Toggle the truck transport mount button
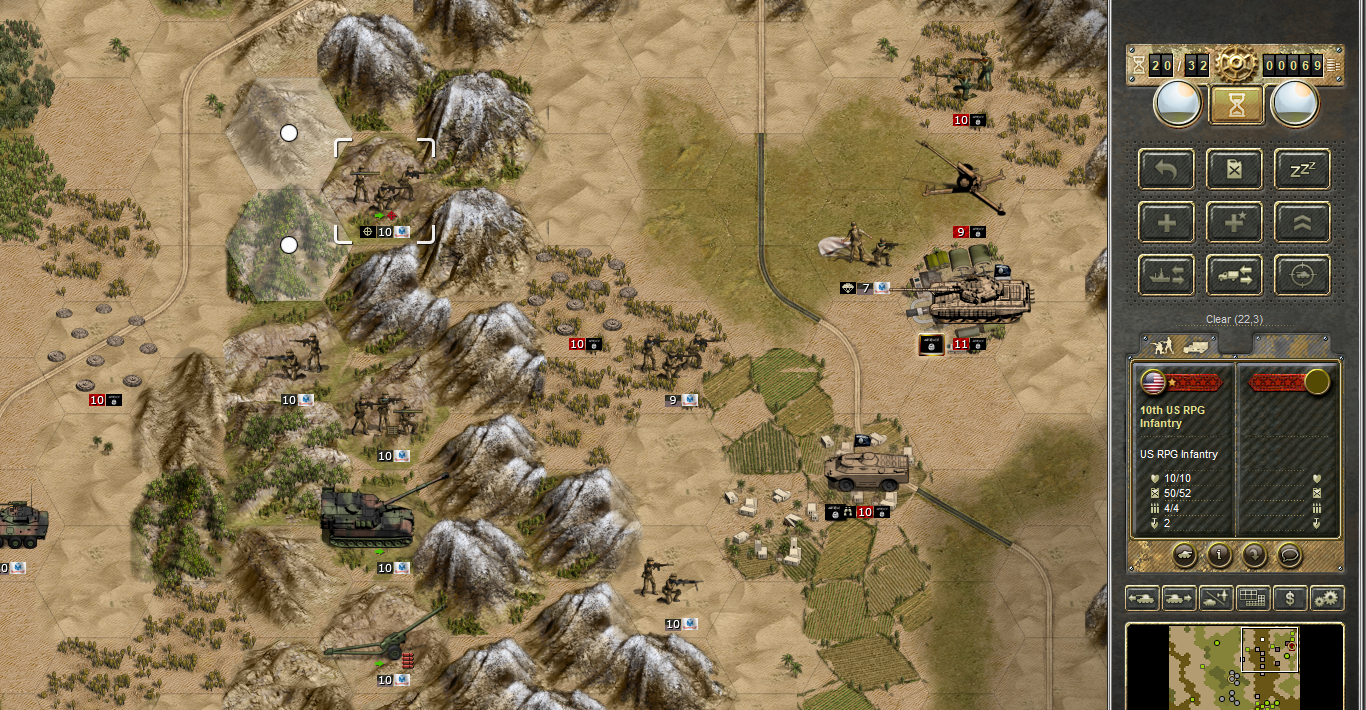The height and width of the screenshot is (710, 1366). tap(1234, 275)
